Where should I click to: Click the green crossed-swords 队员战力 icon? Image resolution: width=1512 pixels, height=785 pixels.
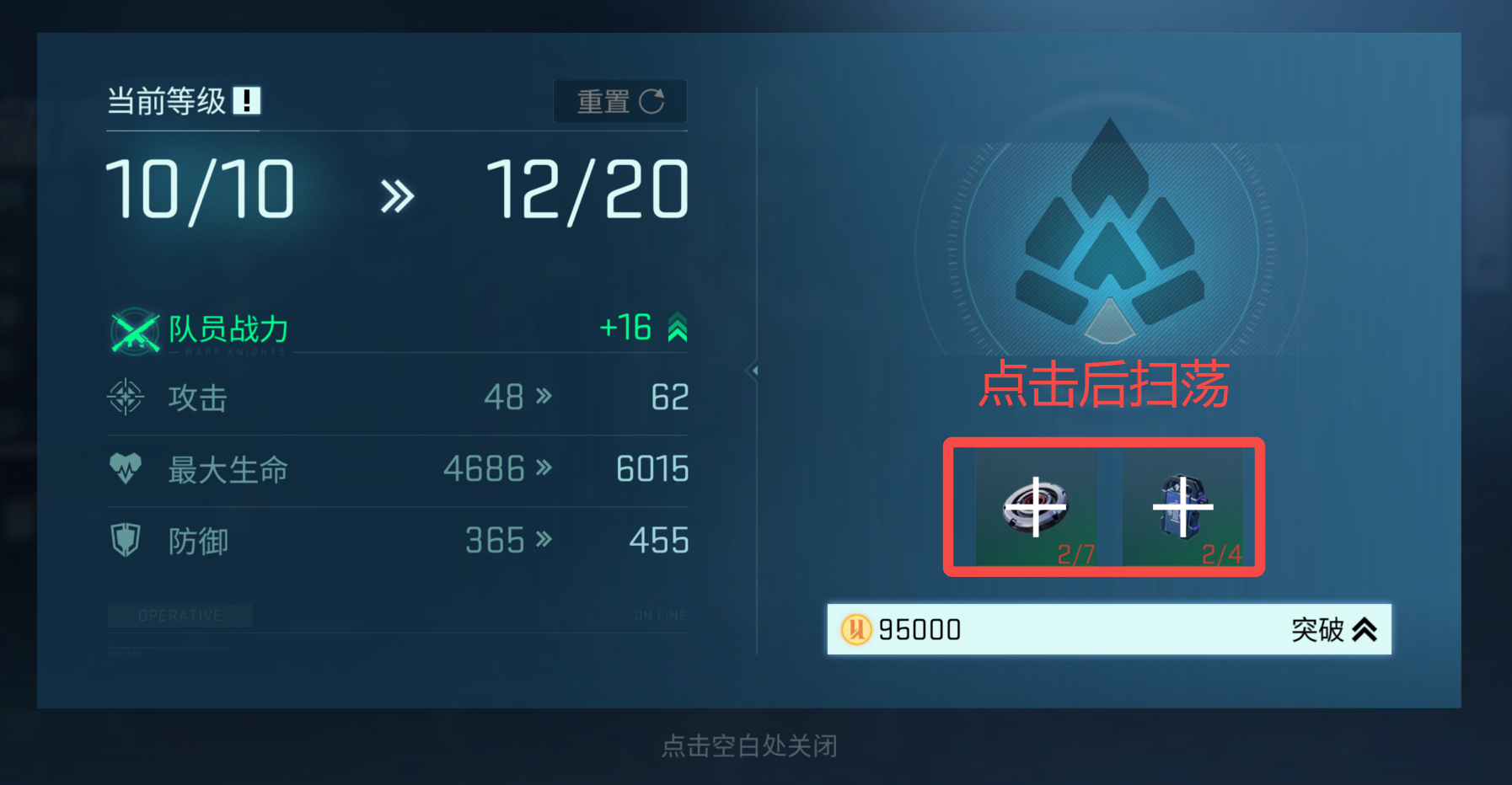tap(133, 330)
